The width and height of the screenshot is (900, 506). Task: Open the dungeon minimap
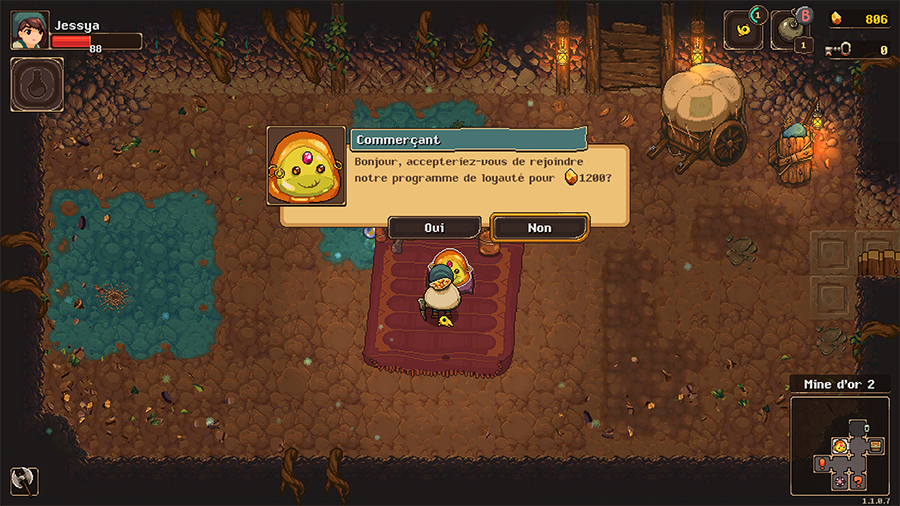coord(839,446)
